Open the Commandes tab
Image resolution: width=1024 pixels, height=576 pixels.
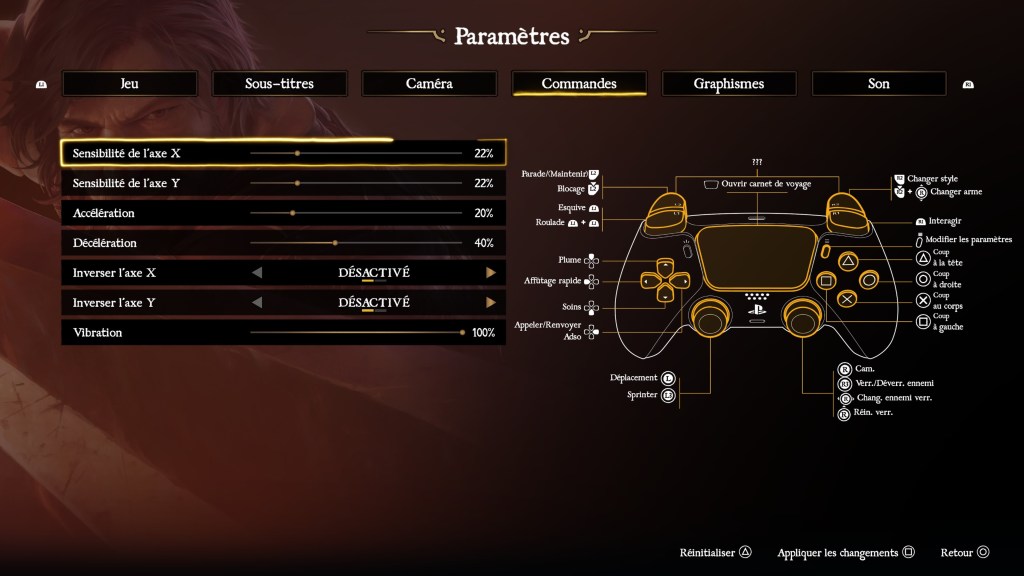pos(579,84)
